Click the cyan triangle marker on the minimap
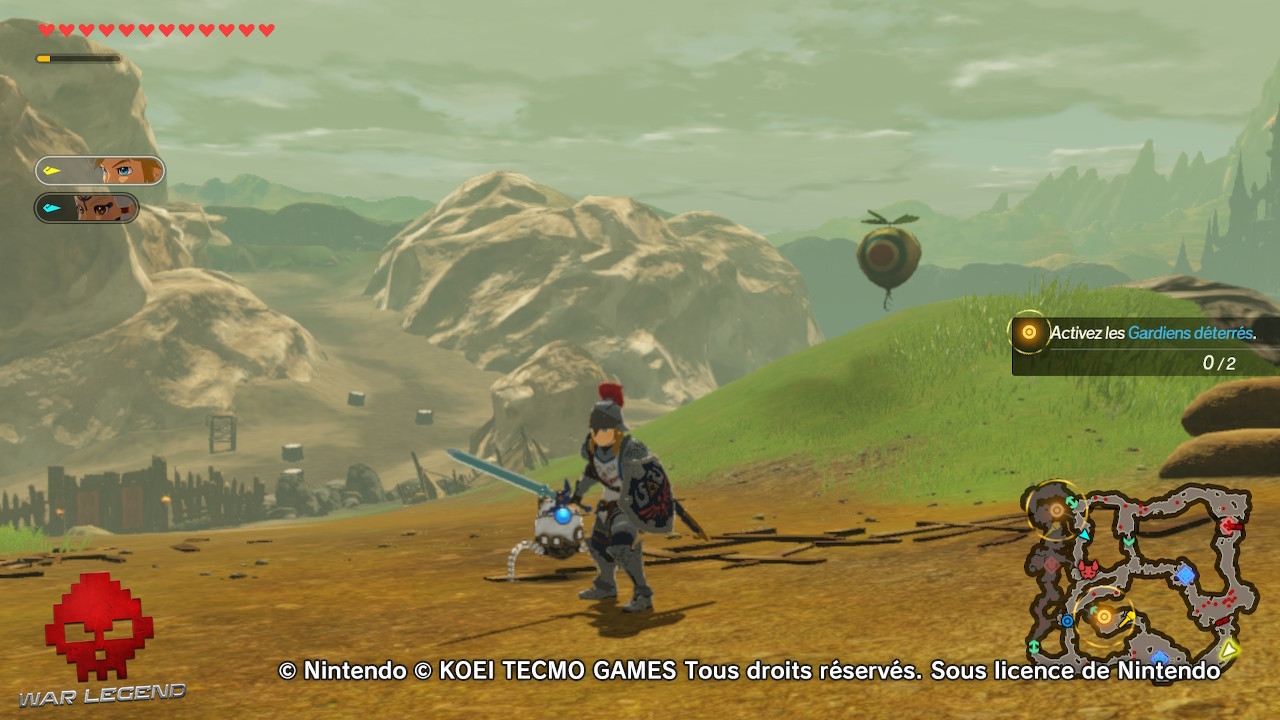Image resolution: width=1280 pixels, height=720 pixels. pos(1085,535)
